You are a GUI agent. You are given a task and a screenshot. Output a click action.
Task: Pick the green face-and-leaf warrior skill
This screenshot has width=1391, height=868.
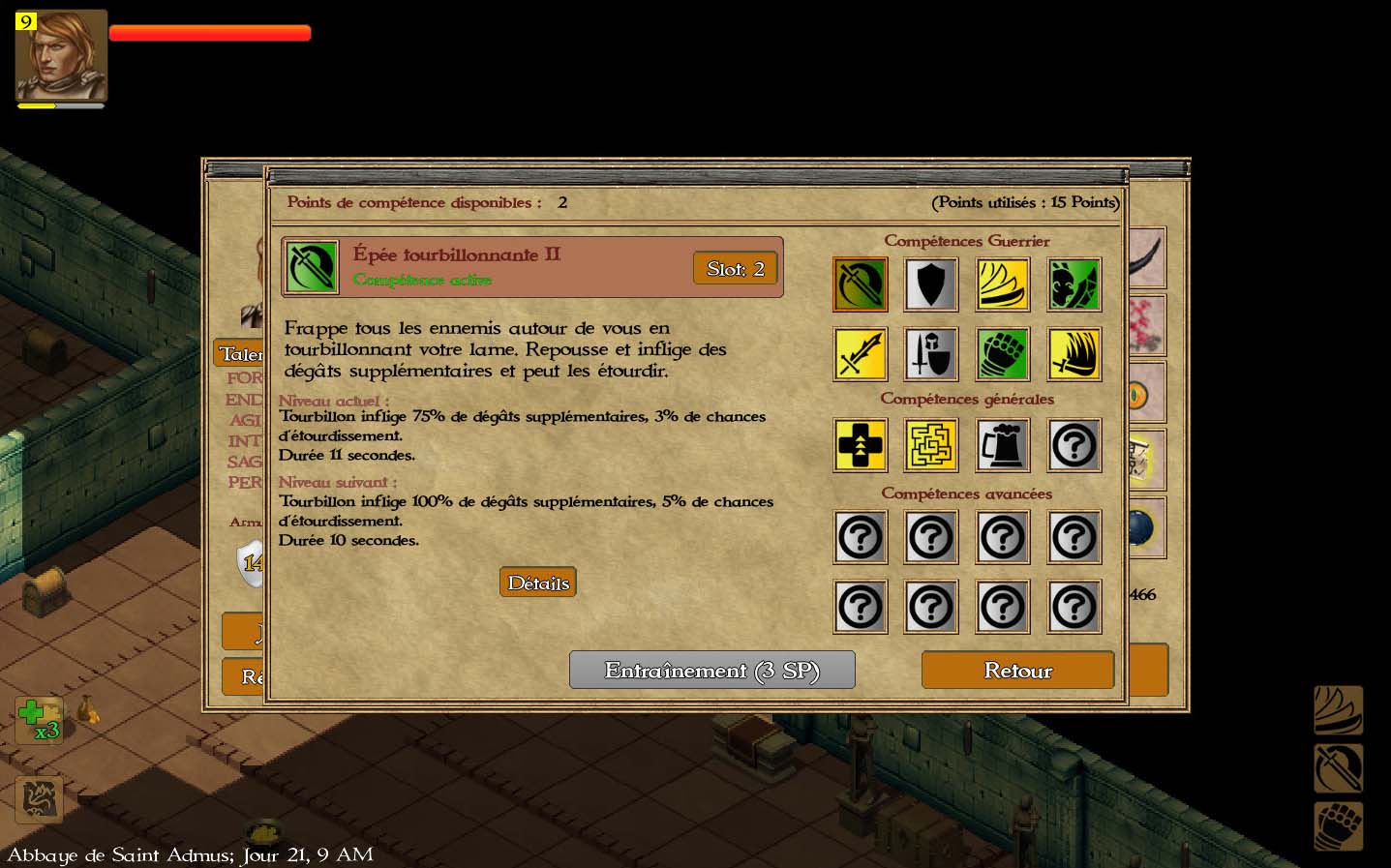coord(1074,284)
